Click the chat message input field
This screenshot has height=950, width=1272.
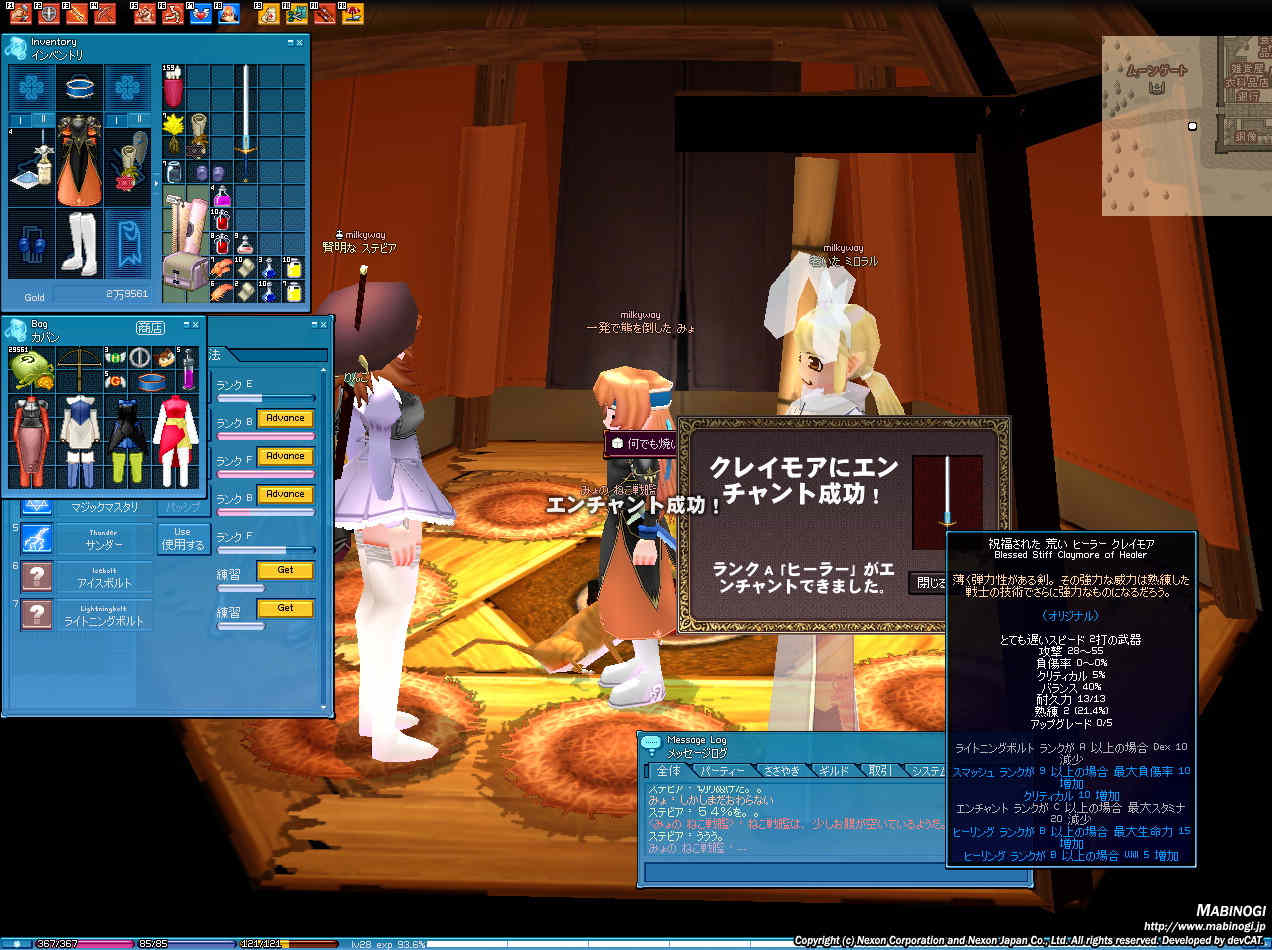pos(835,872)
